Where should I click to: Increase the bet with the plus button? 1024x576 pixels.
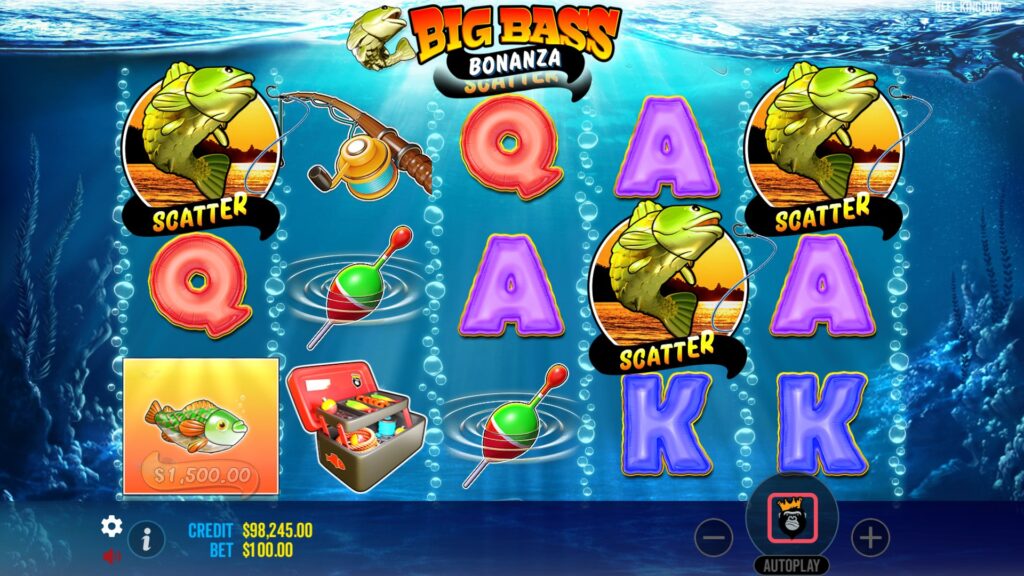point(870,538)
